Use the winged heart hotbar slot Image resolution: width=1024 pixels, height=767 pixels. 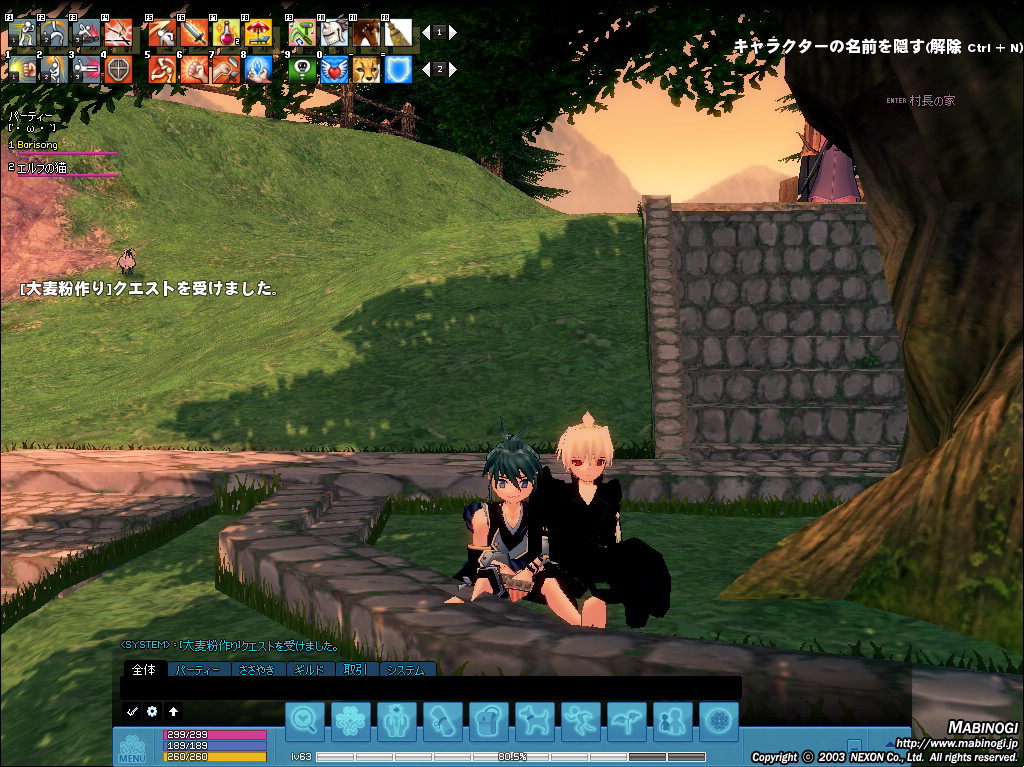click(334, 69)
